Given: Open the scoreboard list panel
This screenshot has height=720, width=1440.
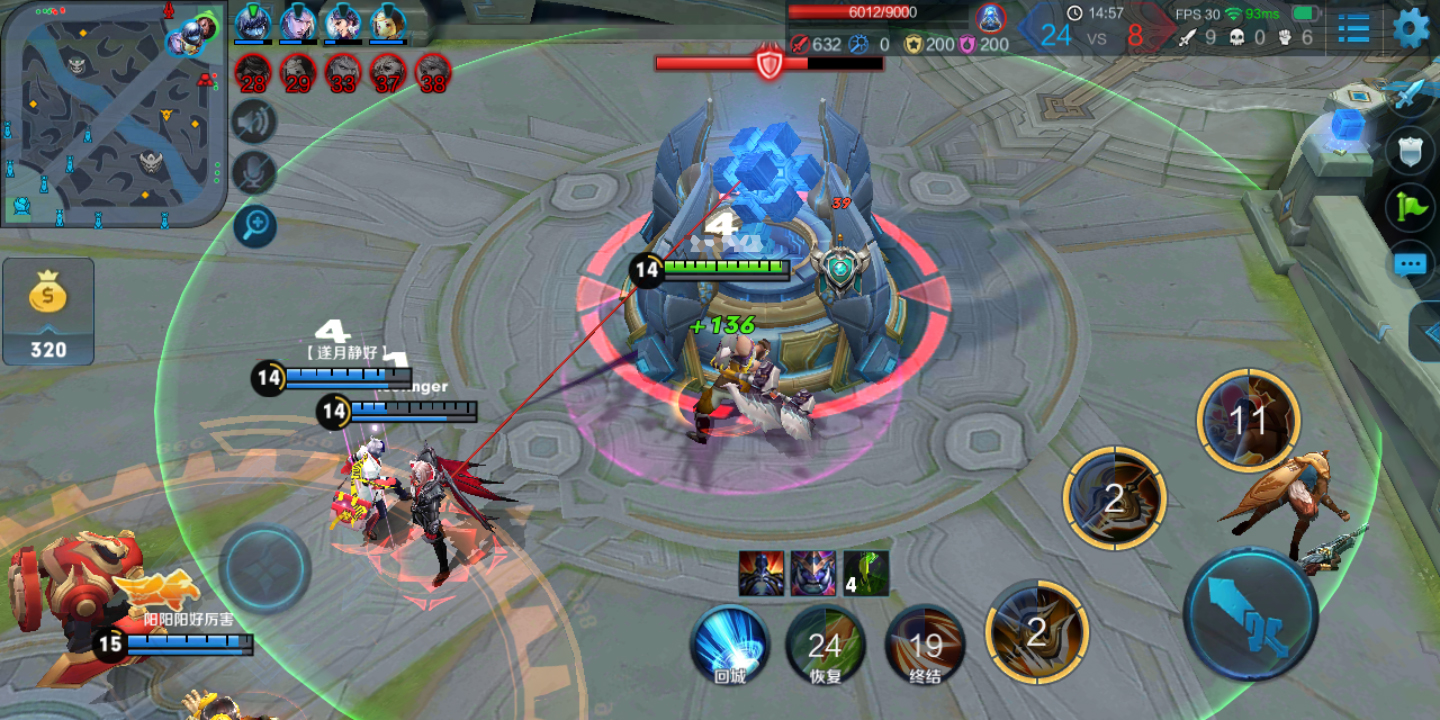Looking at the screenshot, I should [x=1354, y=28].
